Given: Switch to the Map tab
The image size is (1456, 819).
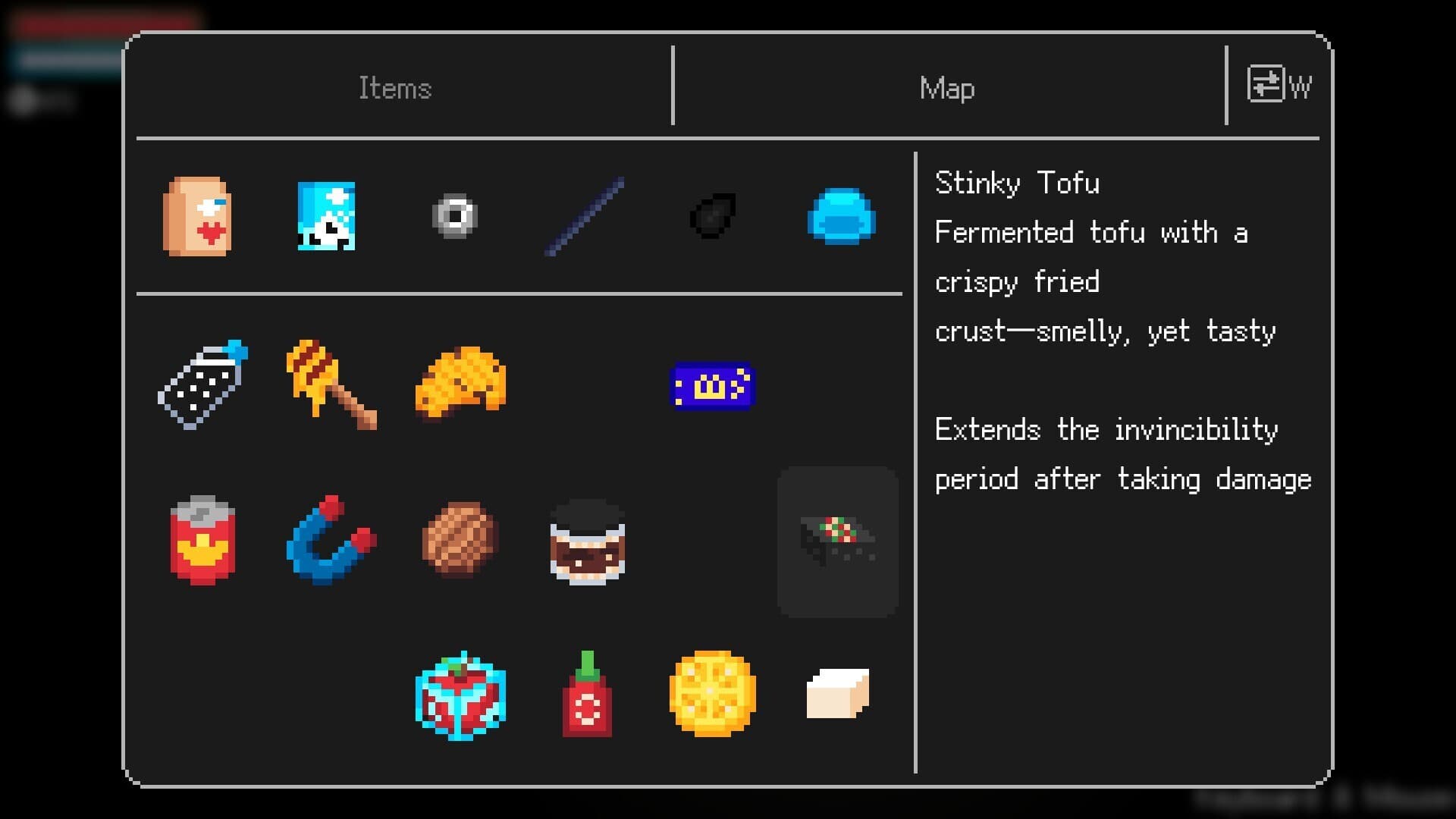Looking at the screenshot, I should tap(946, 87).
